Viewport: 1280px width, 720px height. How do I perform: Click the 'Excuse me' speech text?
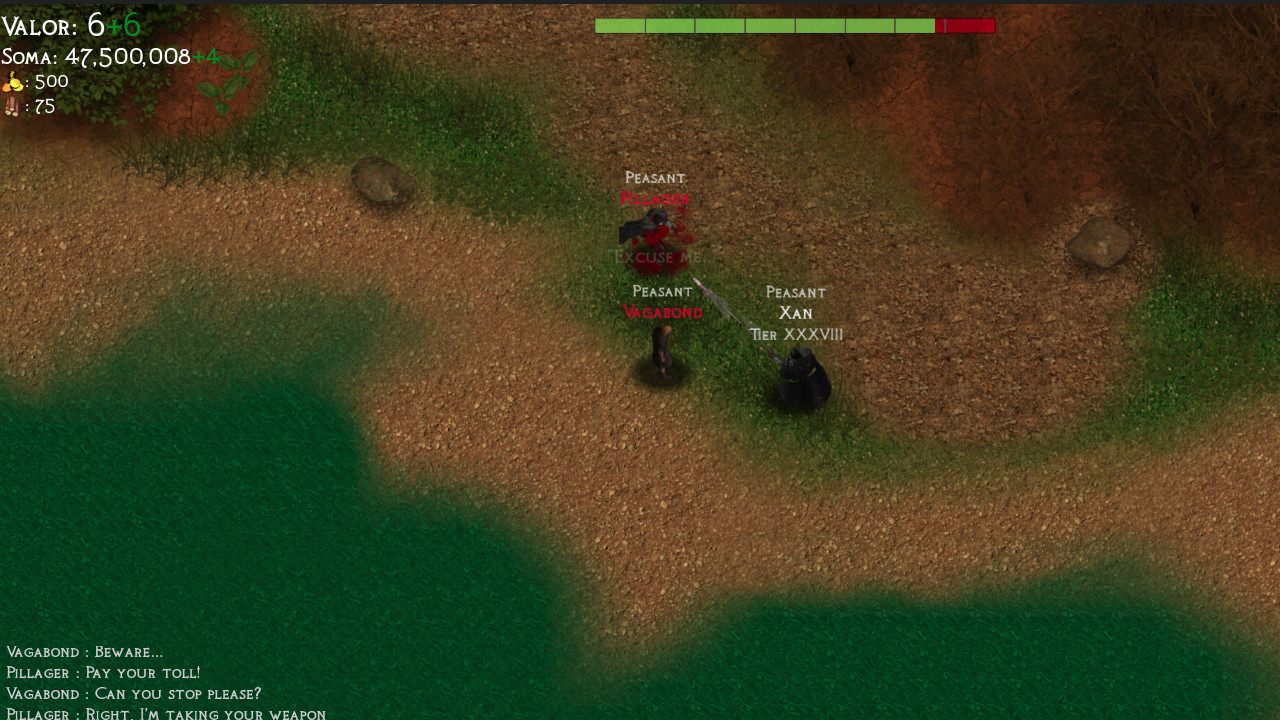tap(658, 256)
